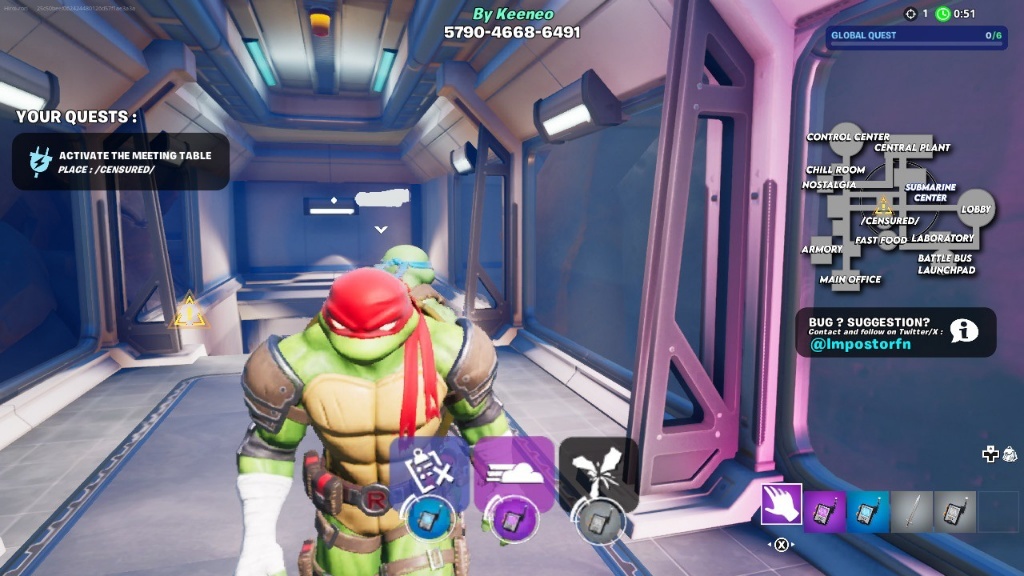This screenshot has width=1024, height=576.
Task: Select the blue device hotbar slot
Action: [x=868, y=511]
